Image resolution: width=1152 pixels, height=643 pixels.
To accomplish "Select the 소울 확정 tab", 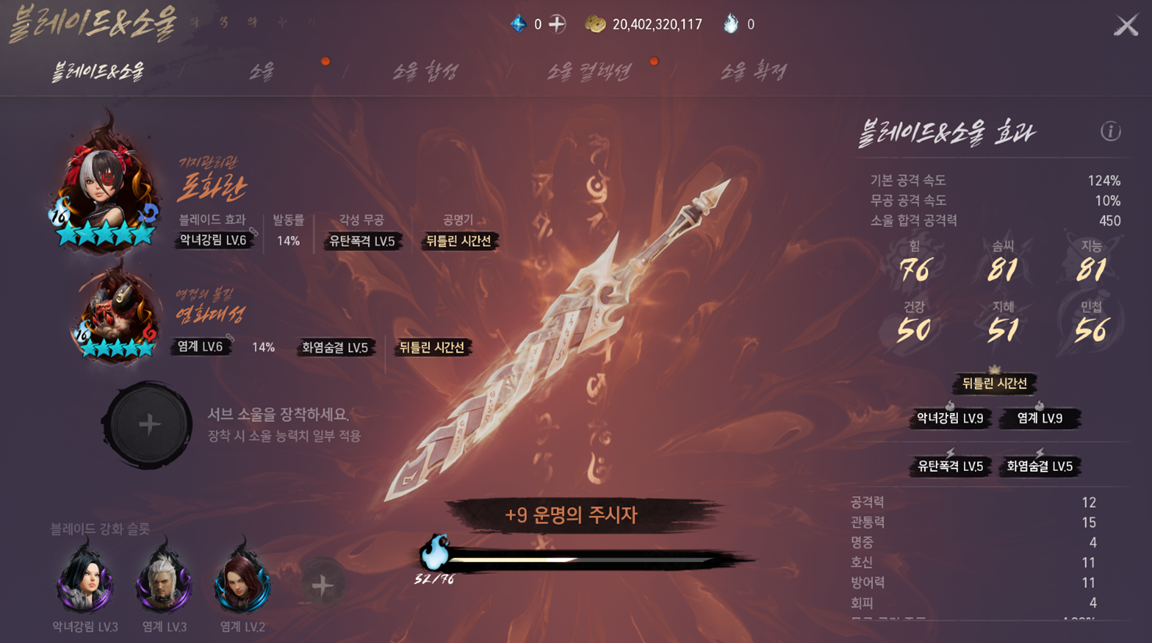I will pos(753,71).
